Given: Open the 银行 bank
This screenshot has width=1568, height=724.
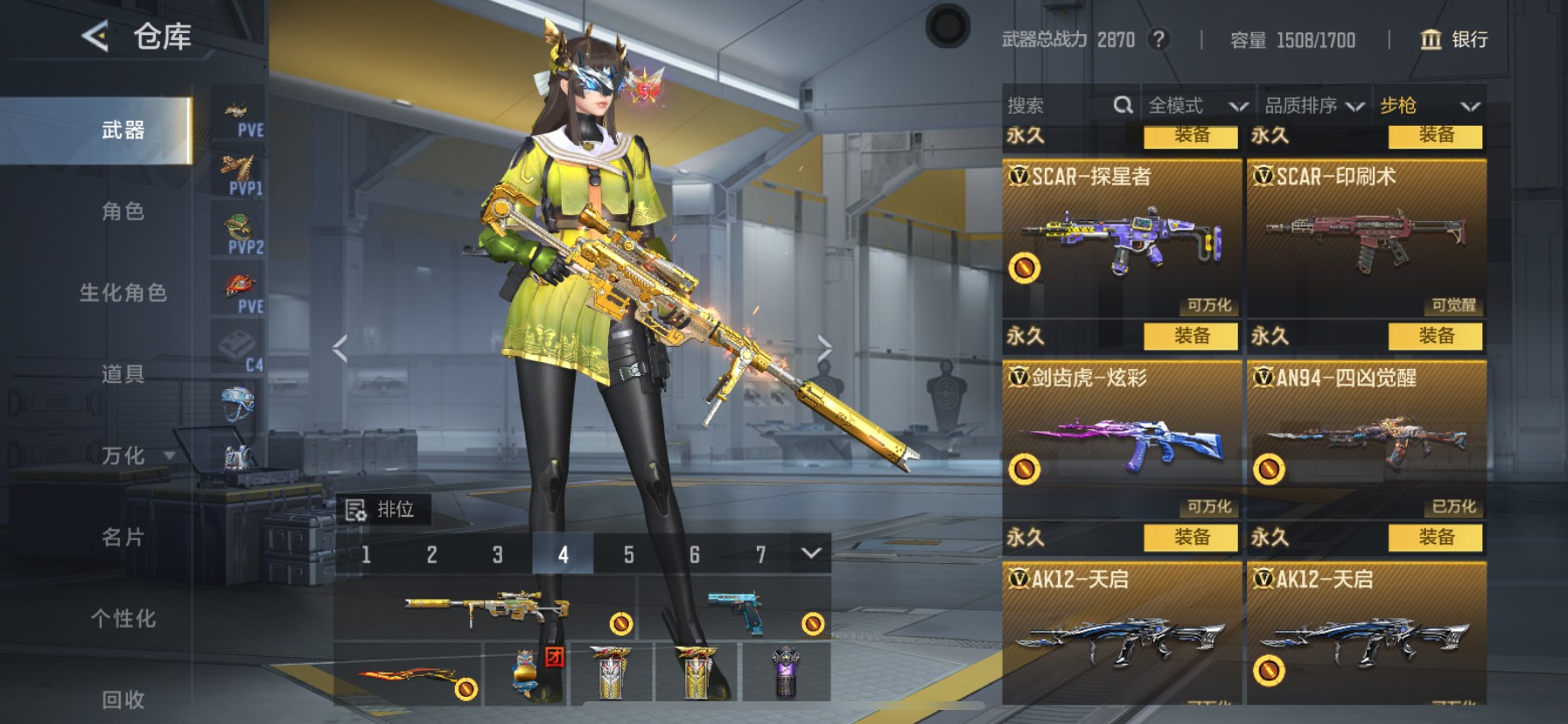Looking at the screenshot, I should (x=1453, y=39).
